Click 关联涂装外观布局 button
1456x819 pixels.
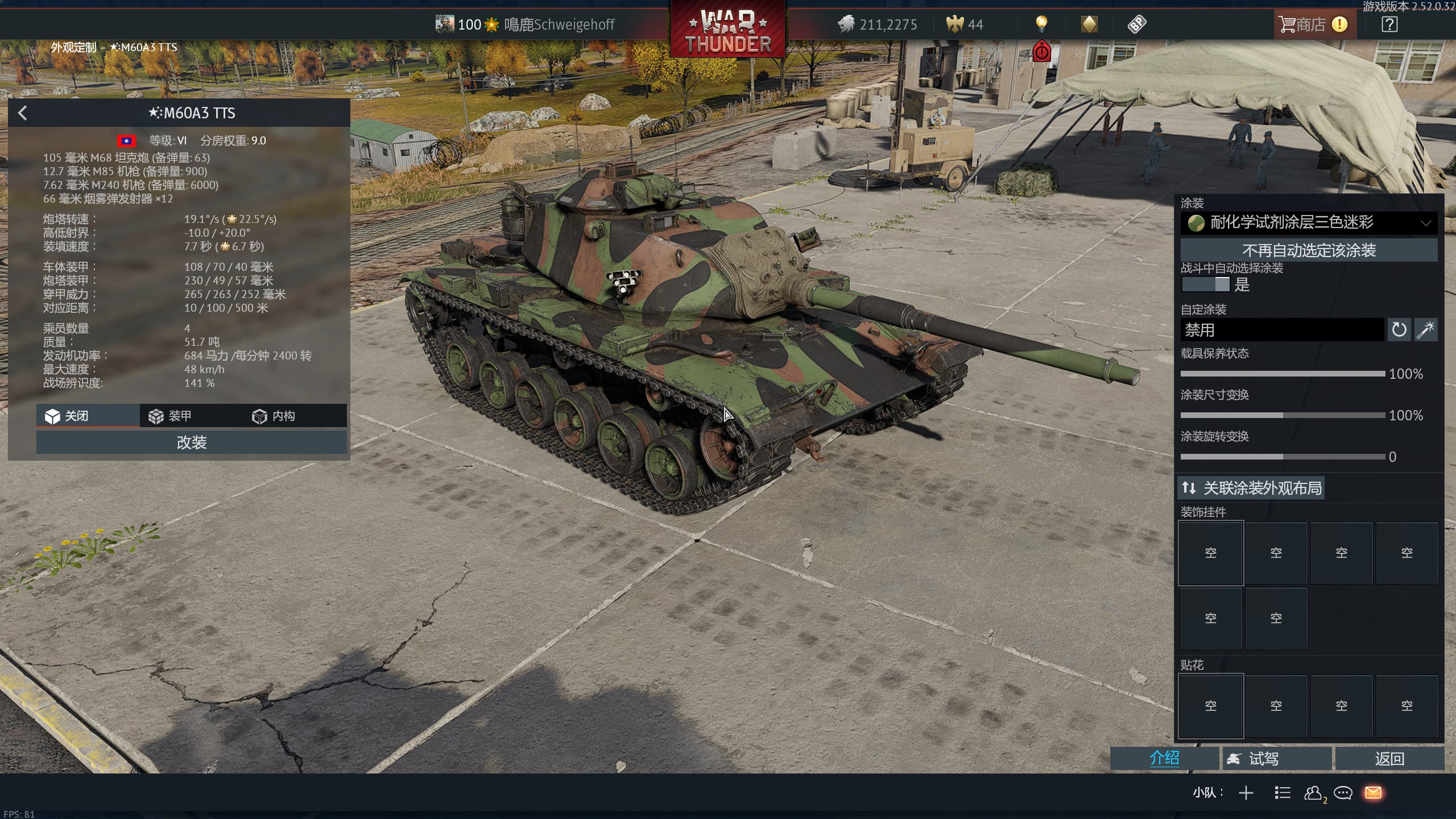tap(1251, 488)
